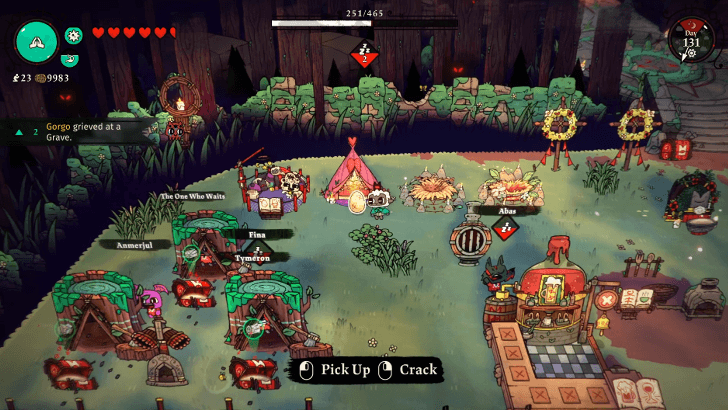The image size is (728, 410).
Task: Click the Day 131 clock dial
Action: [x=690, y=41]
